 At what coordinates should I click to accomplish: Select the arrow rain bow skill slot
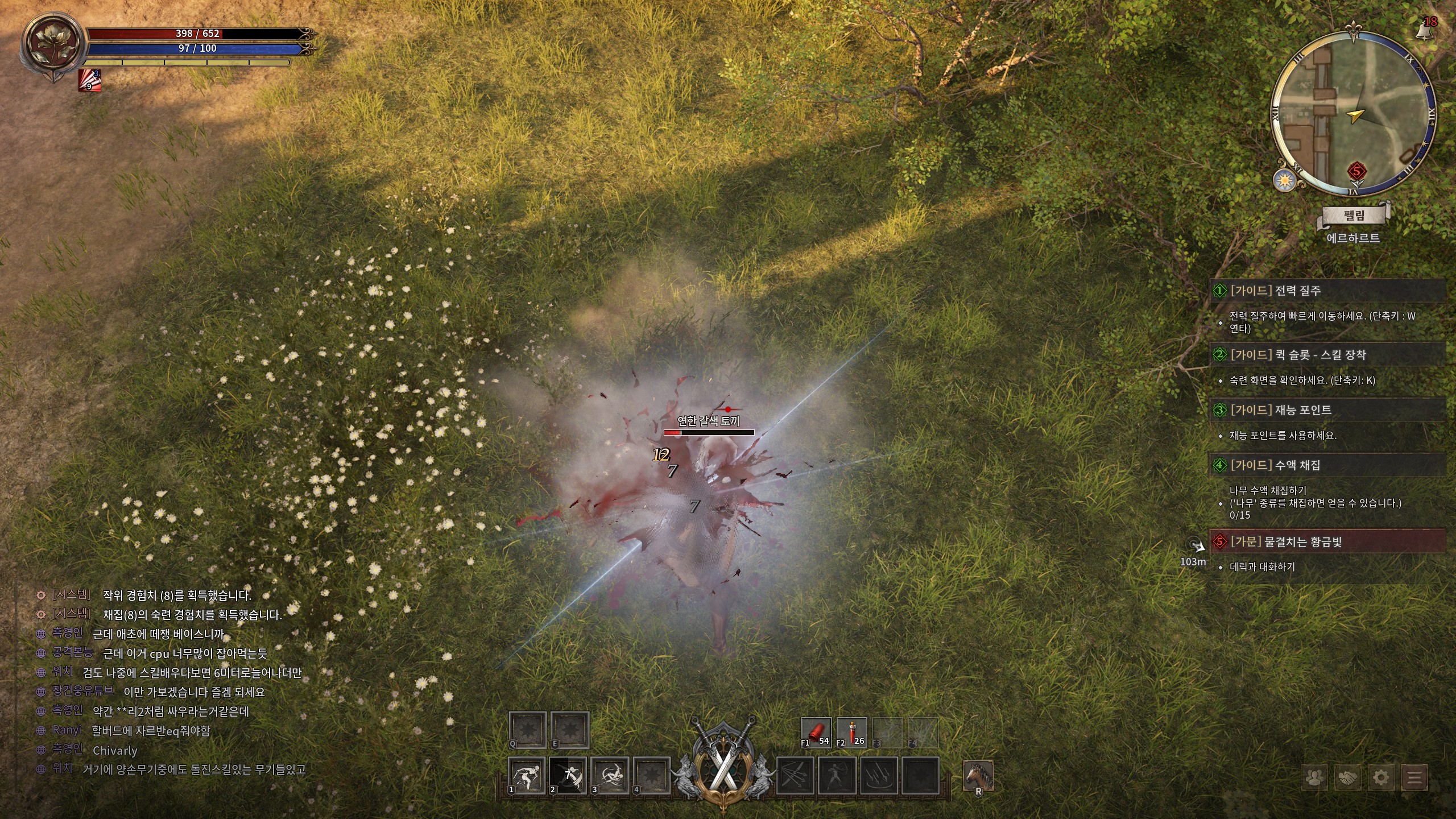(x=879, y=776)
